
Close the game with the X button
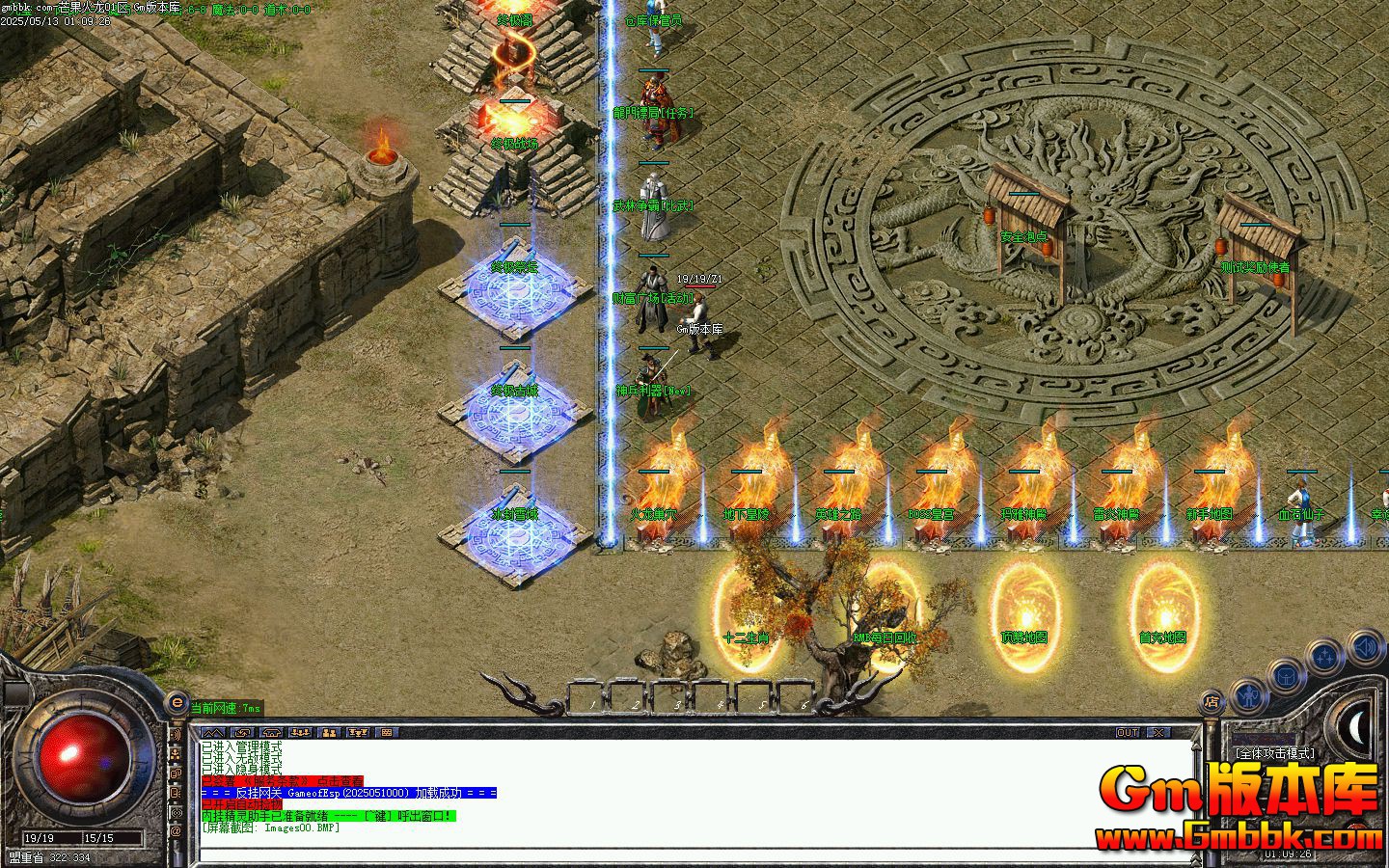pyautogui.click(x=1157, y=733)
